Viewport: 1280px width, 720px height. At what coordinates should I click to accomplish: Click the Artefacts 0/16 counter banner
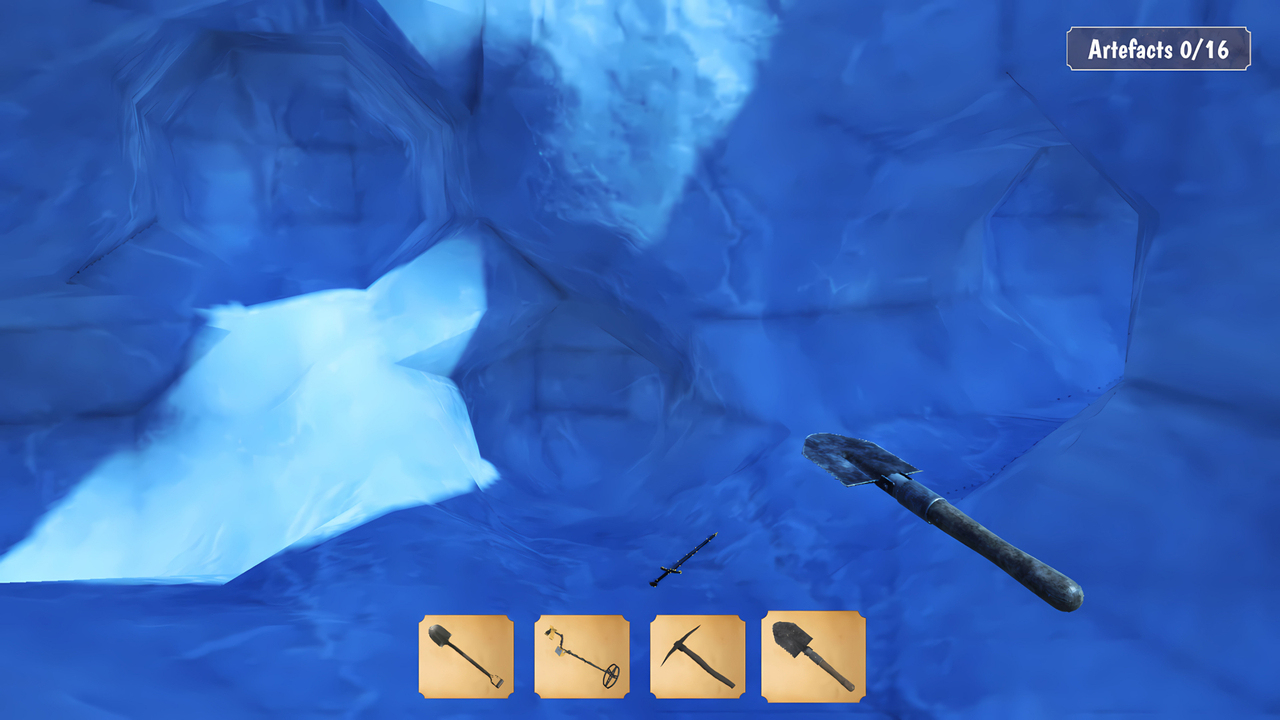(x=1160, y=47)
